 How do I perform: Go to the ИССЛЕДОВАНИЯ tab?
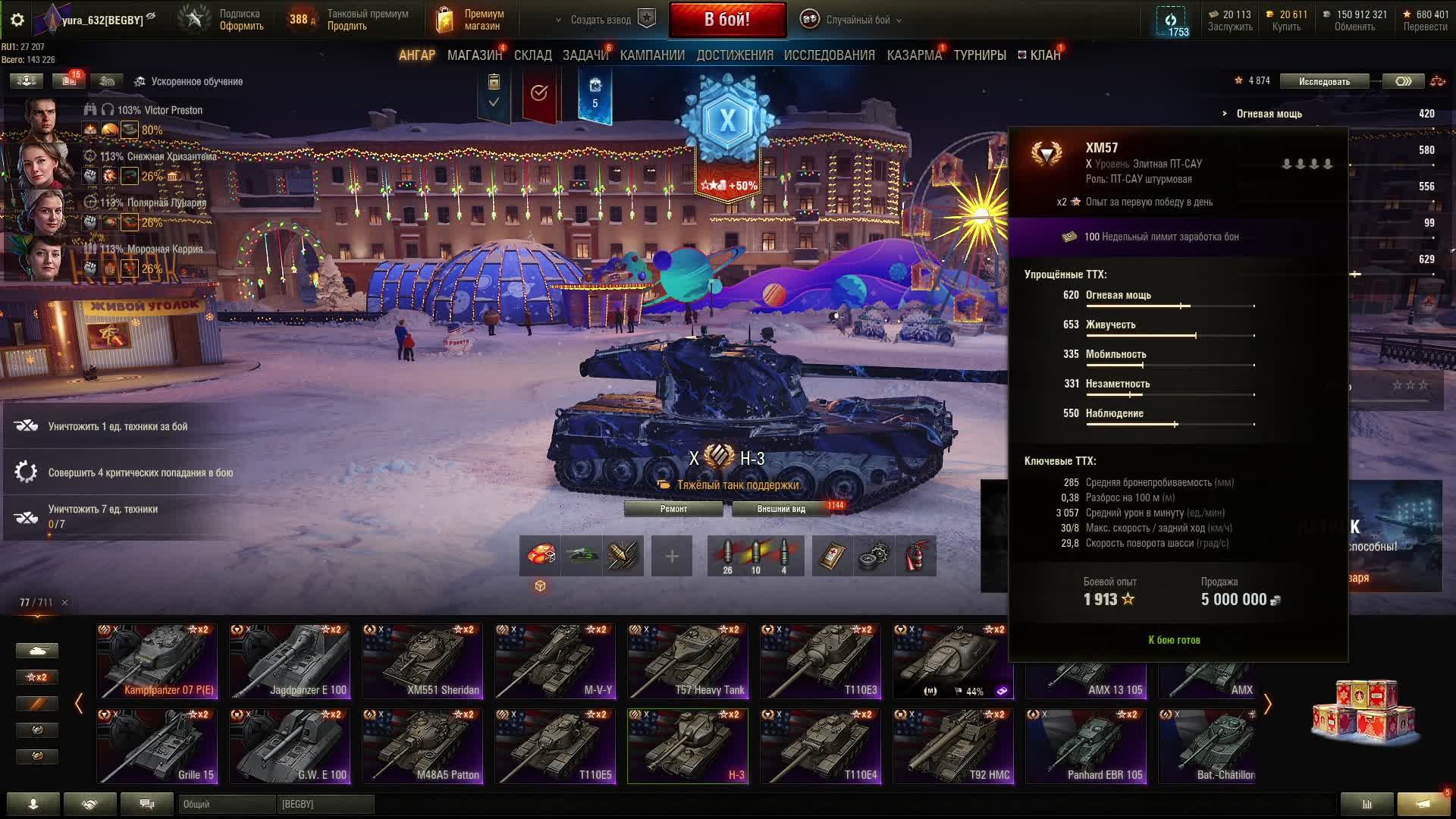click(829, 55)
